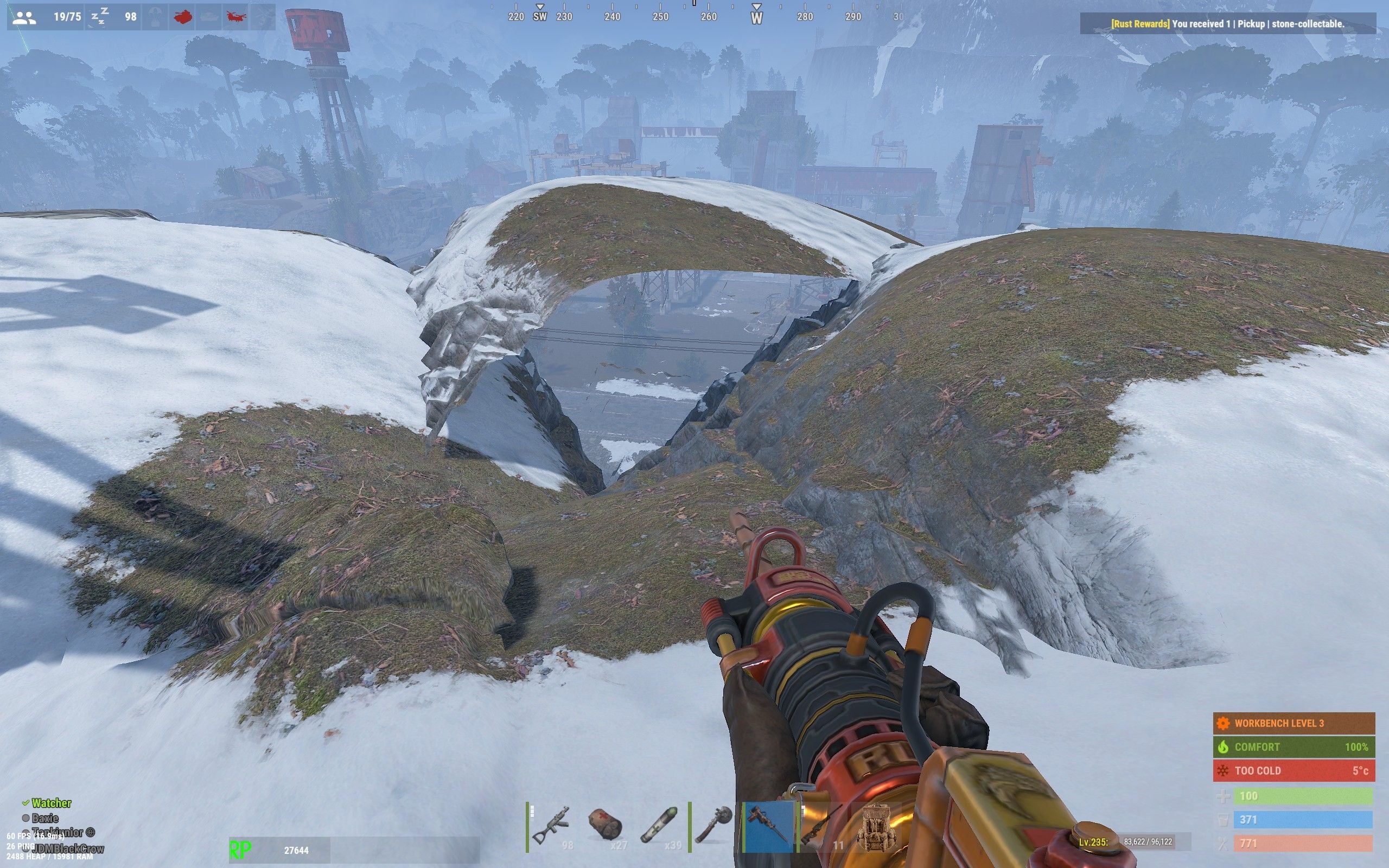
Task: Click the highlighted blue active hotbar slot
Action: click(769, 827)
